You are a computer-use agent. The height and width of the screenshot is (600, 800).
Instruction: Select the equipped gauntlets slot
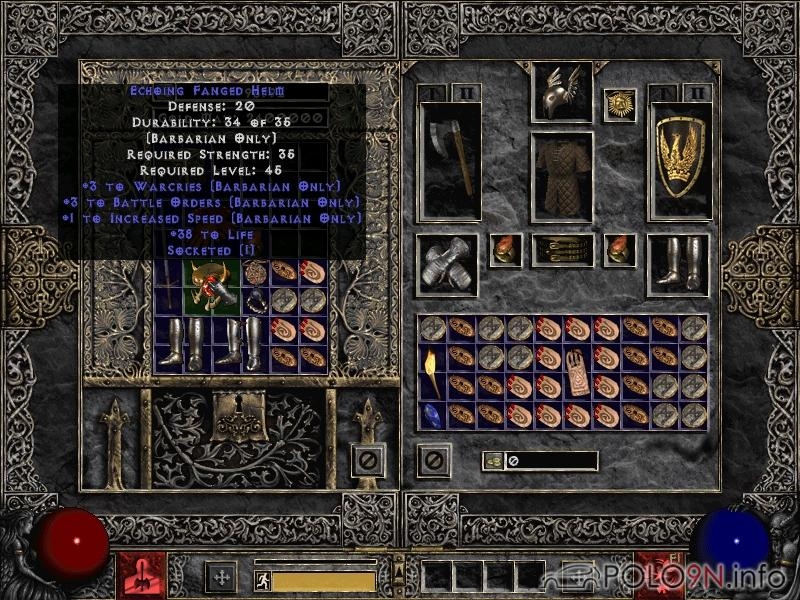coord(445,265)
